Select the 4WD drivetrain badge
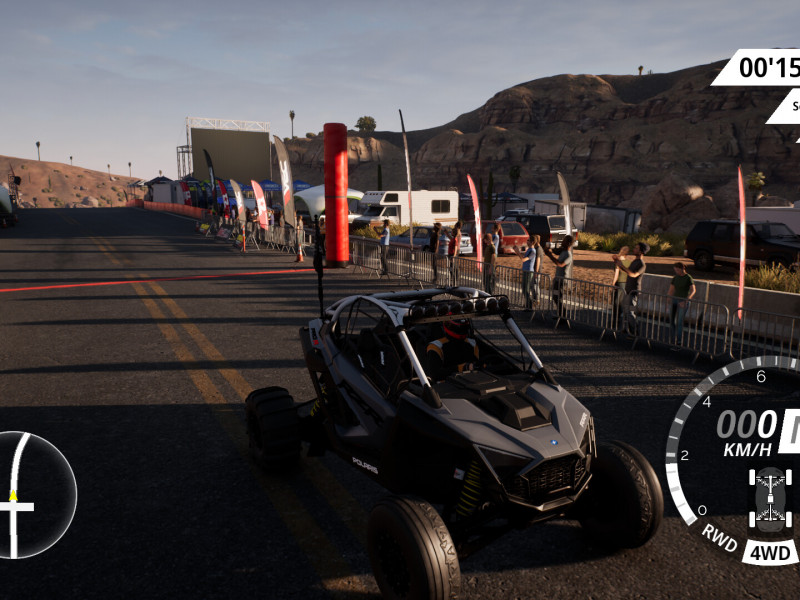800x600 pixels. [x=770, y=552]
